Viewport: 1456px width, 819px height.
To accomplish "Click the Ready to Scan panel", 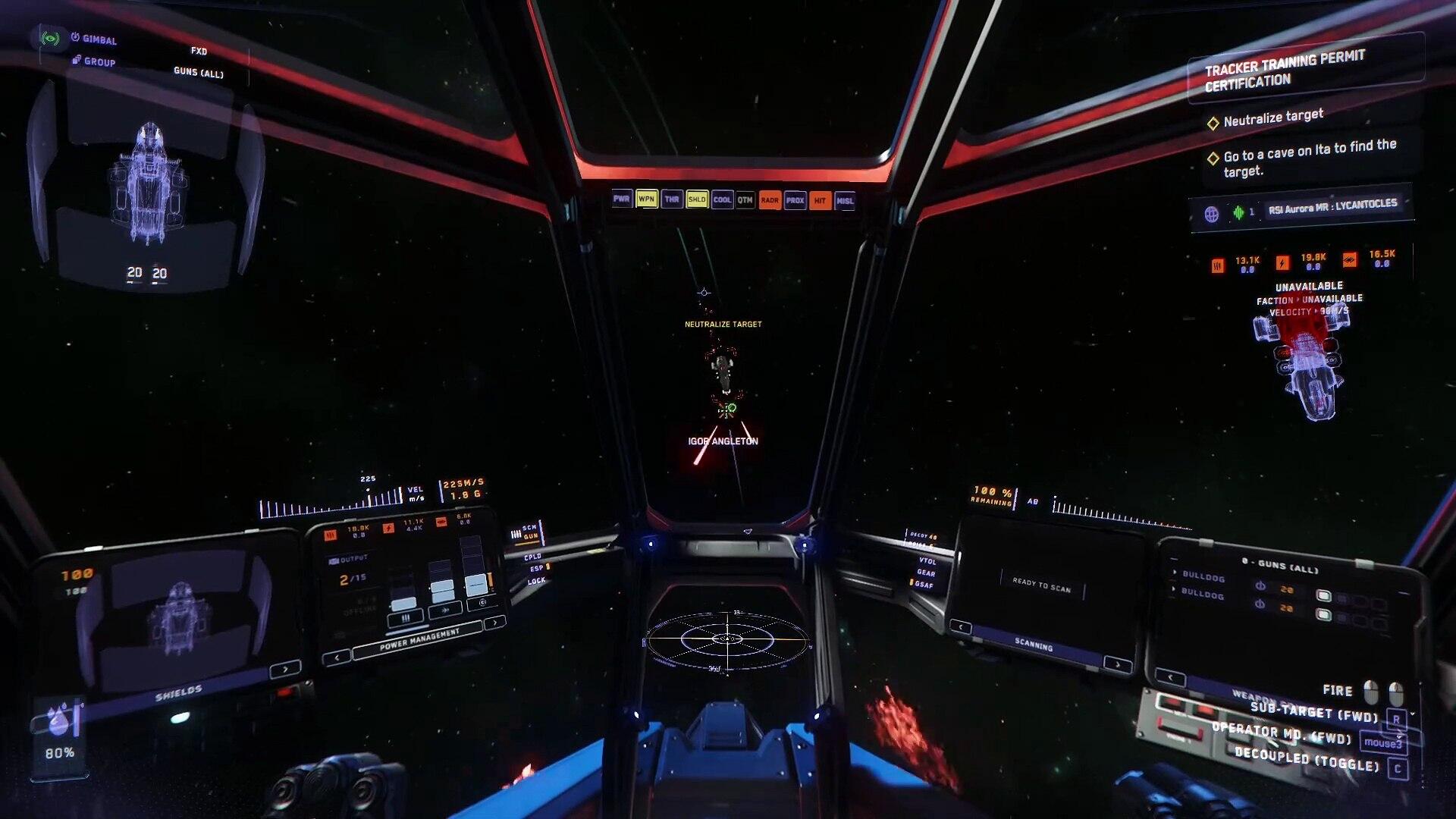I will click(x=1041, y=585).
